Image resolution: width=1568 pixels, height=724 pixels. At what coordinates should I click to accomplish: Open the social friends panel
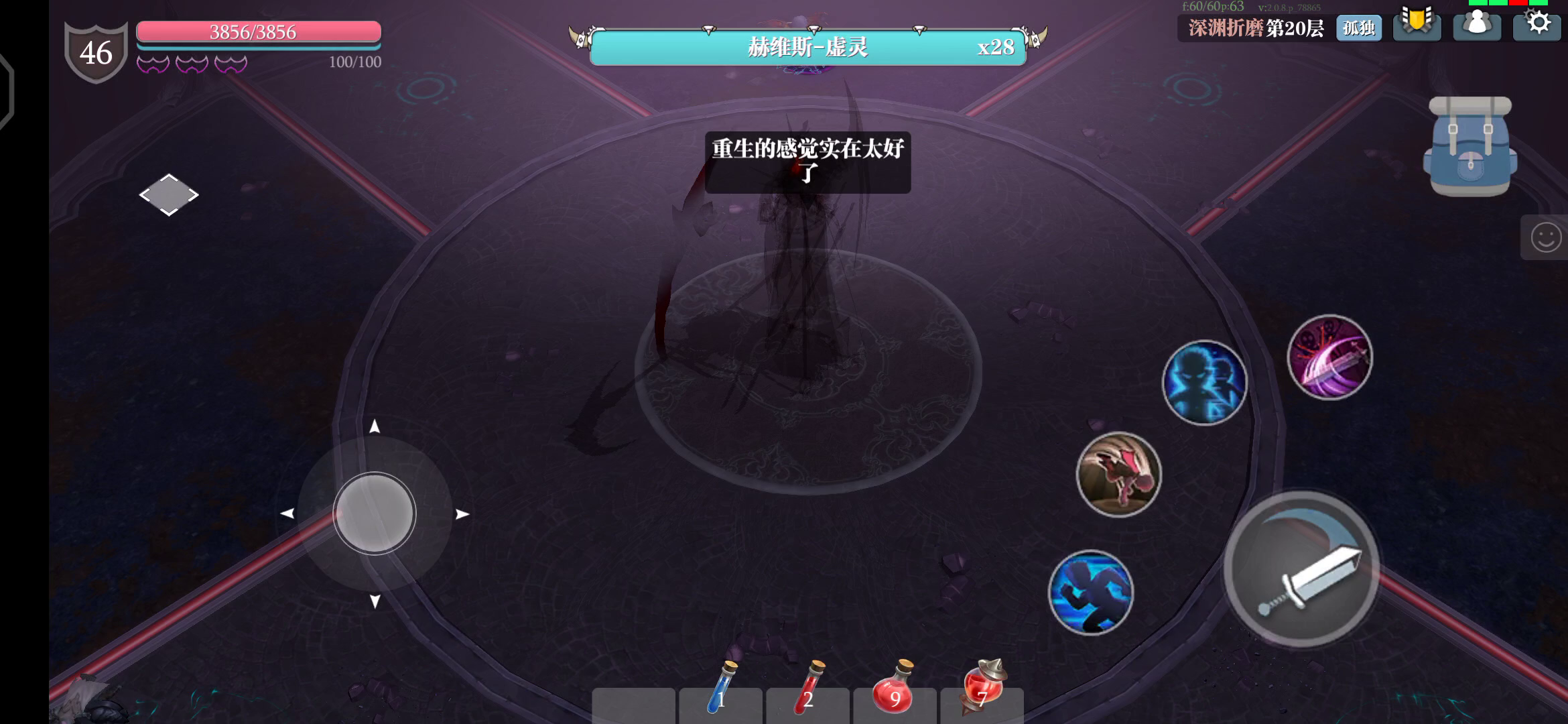click(1476, 28)
